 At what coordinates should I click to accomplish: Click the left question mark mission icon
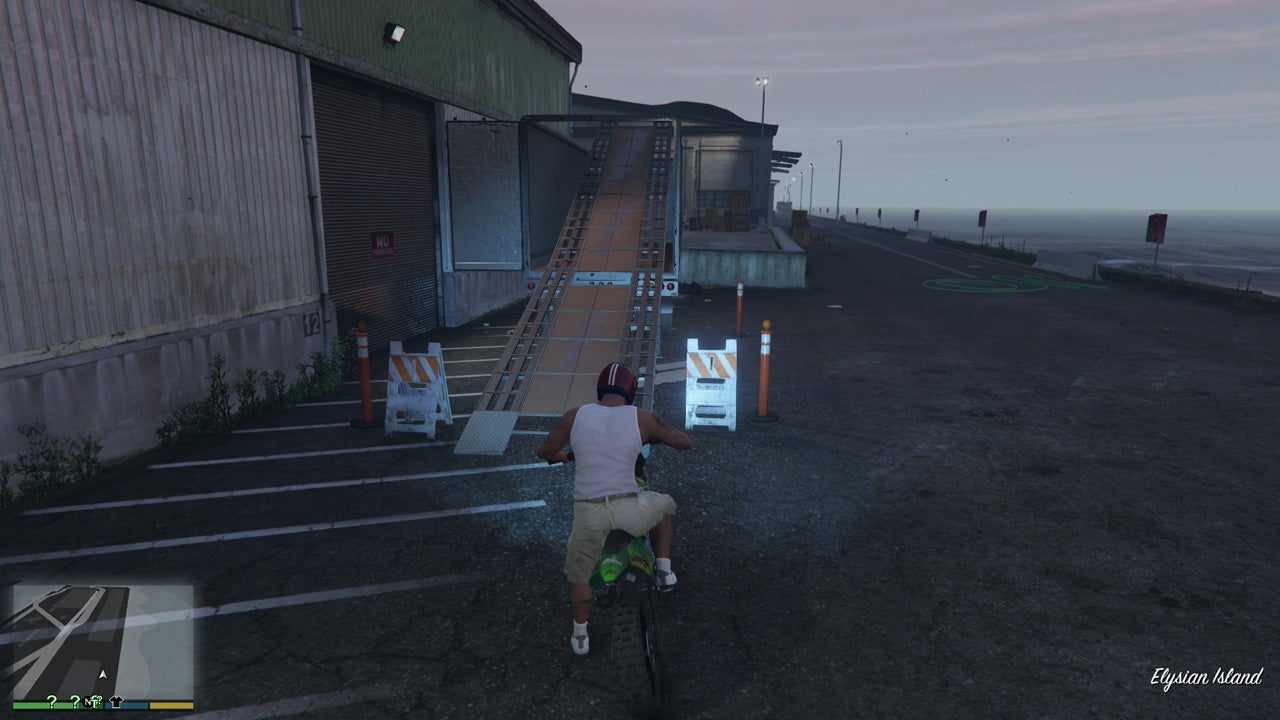51,703
